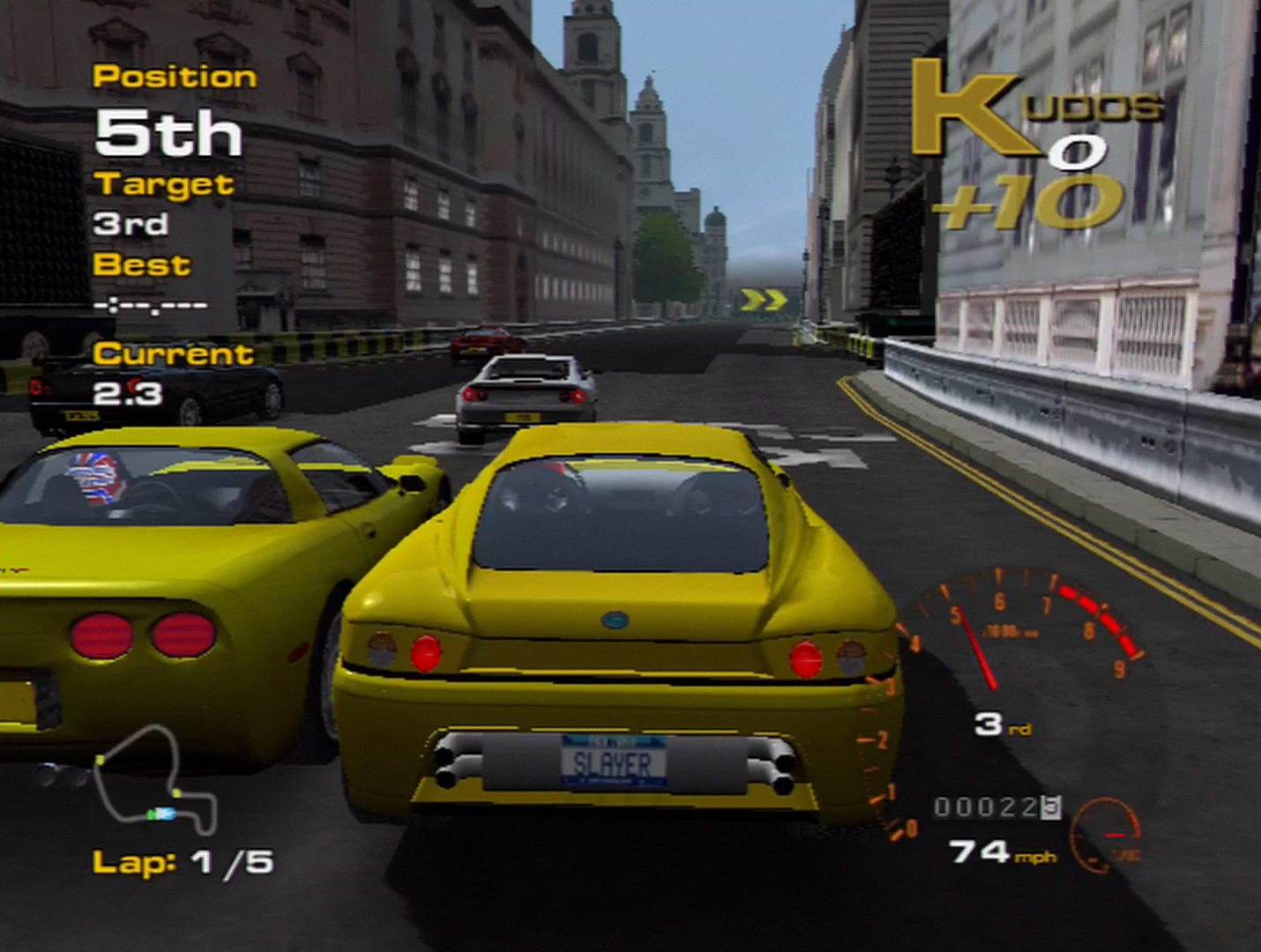This screenshot has height=952, width=1261.
Task: Expand the Best lap time field
Action: click(150, 302)
